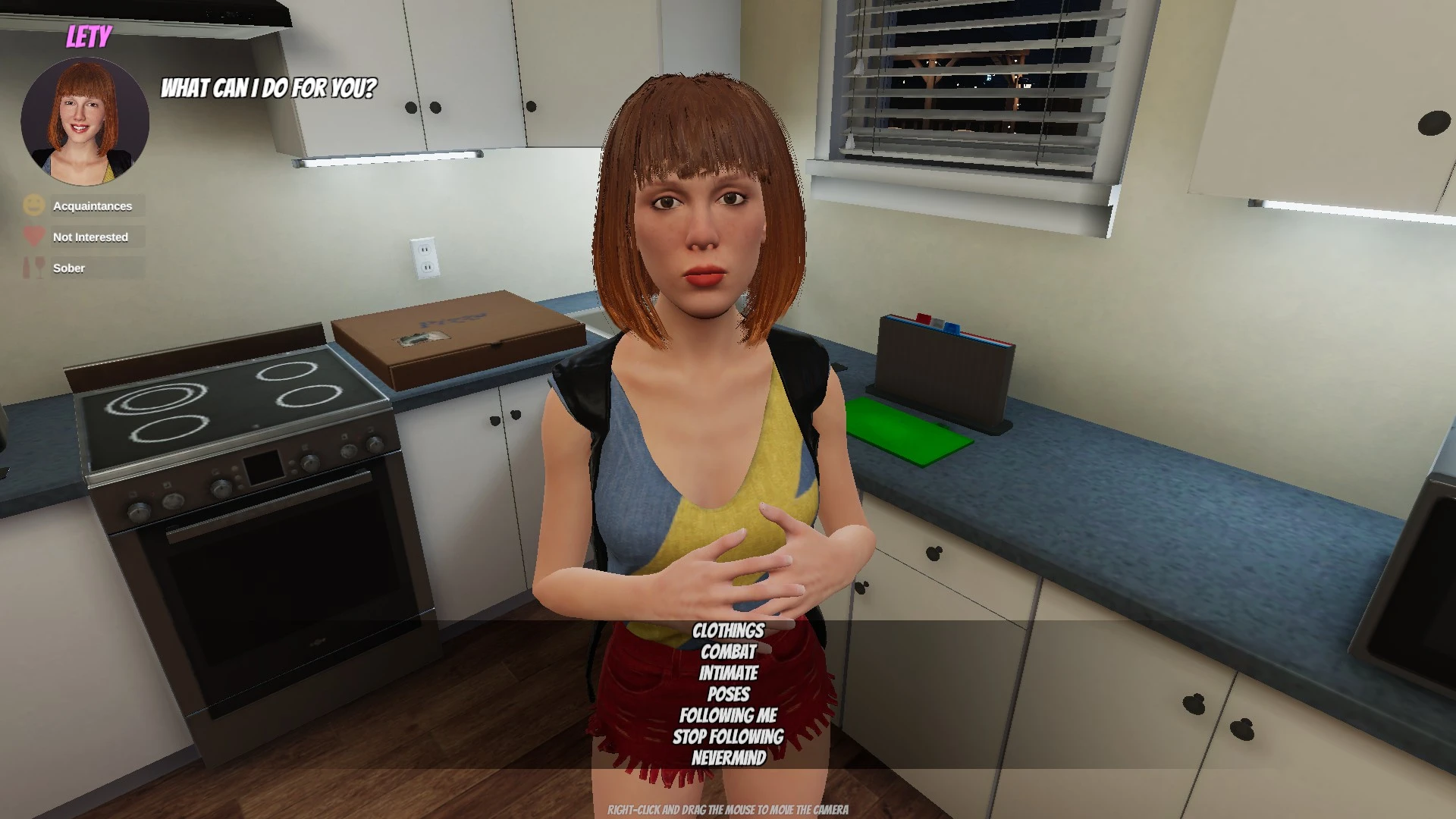
Task: Click the wine glasses sobriety icon
Action: (x=33, y=267)
